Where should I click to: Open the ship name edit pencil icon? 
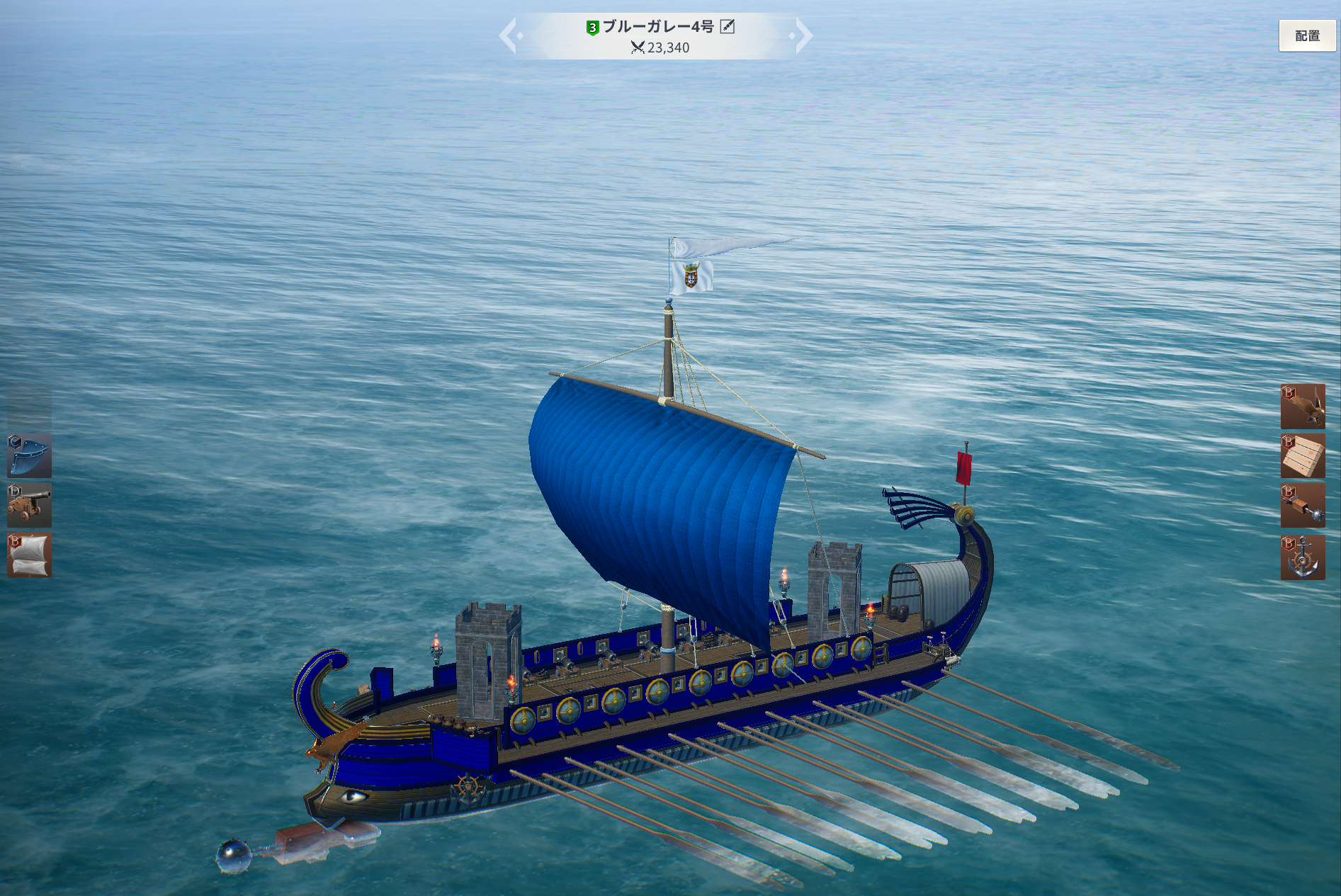pos(727,27)
